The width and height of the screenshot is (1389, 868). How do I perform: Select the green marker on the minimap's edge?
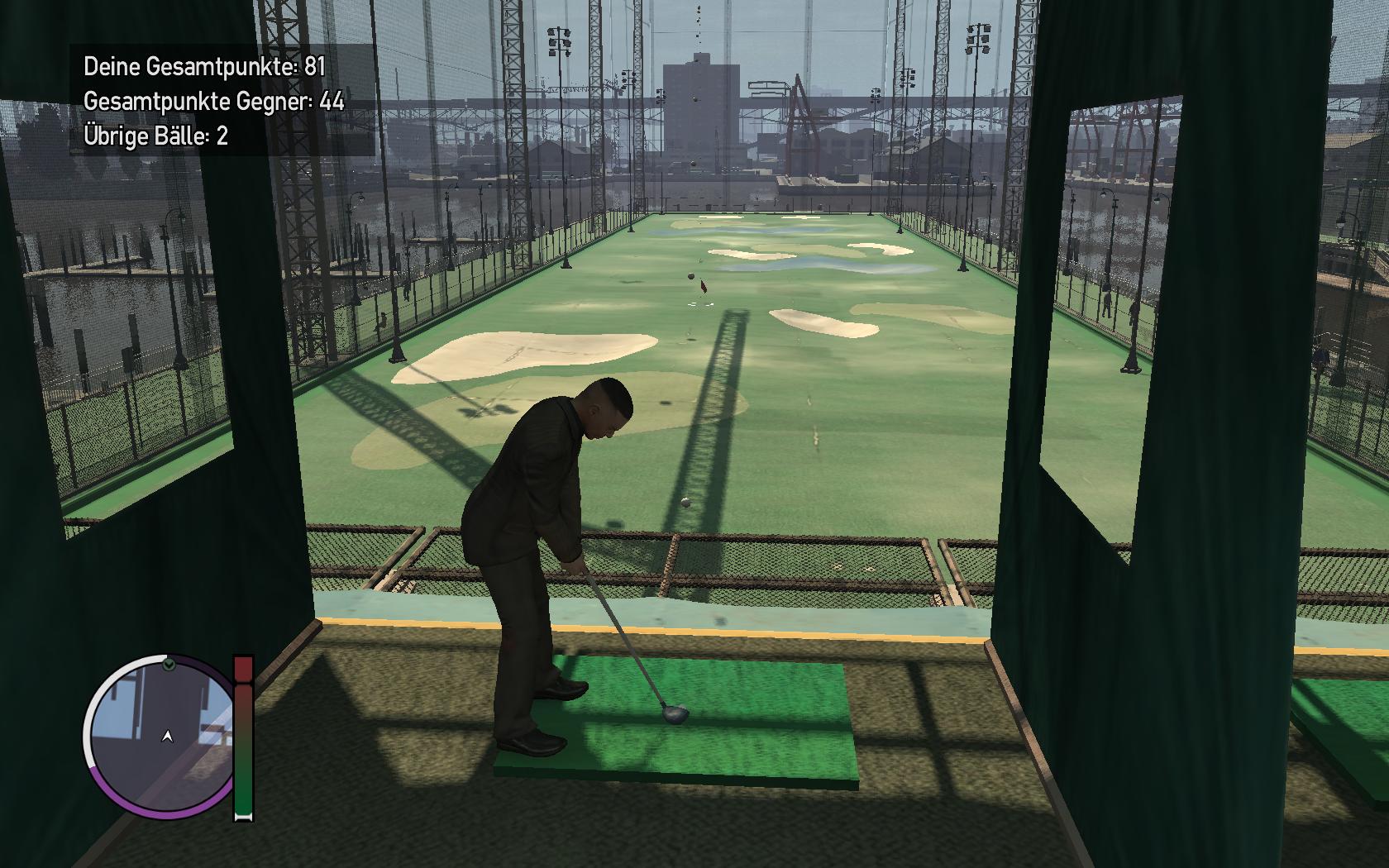169,665
